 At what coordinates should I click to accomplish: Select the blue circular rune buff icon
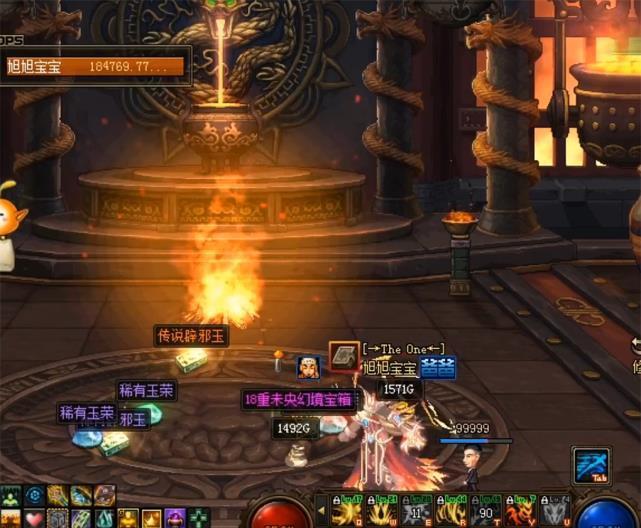point(34,496)
